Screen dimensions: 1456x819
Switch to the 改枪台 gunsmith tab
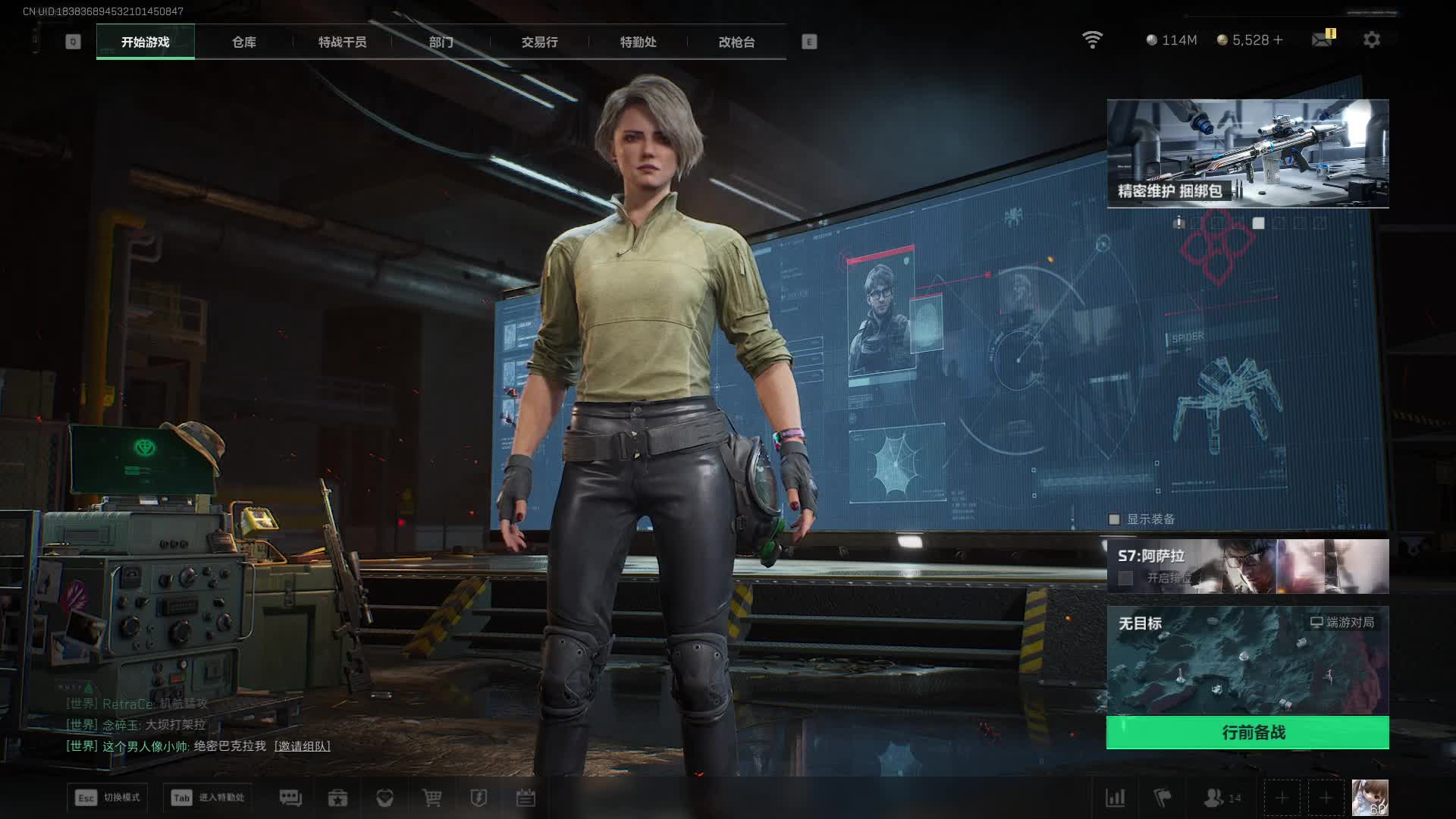click(x=736, y=42)
